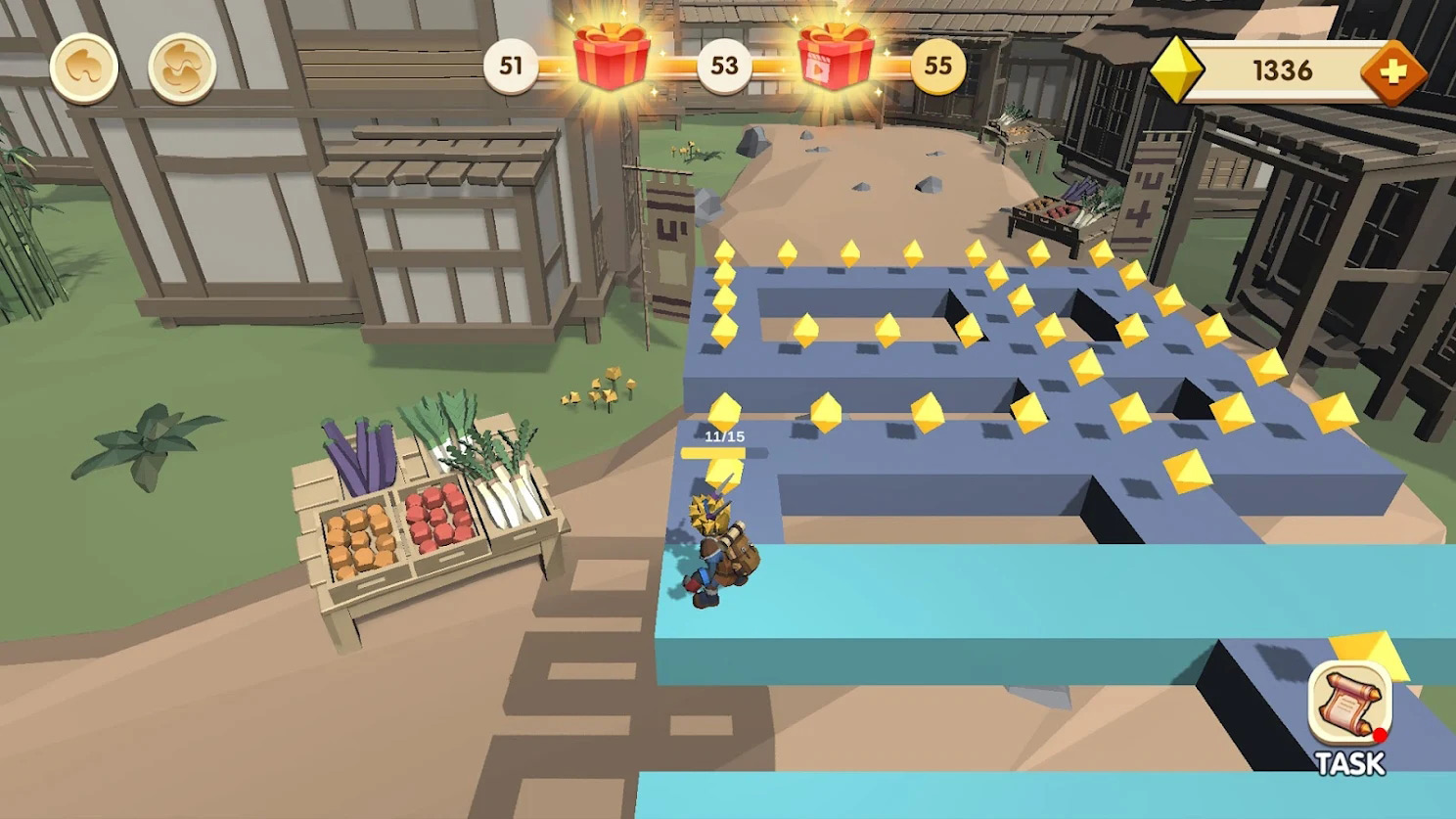Screen dimensions: 1456x819
Task: Click the double-swirl restart button
Action: pos(182,68)
